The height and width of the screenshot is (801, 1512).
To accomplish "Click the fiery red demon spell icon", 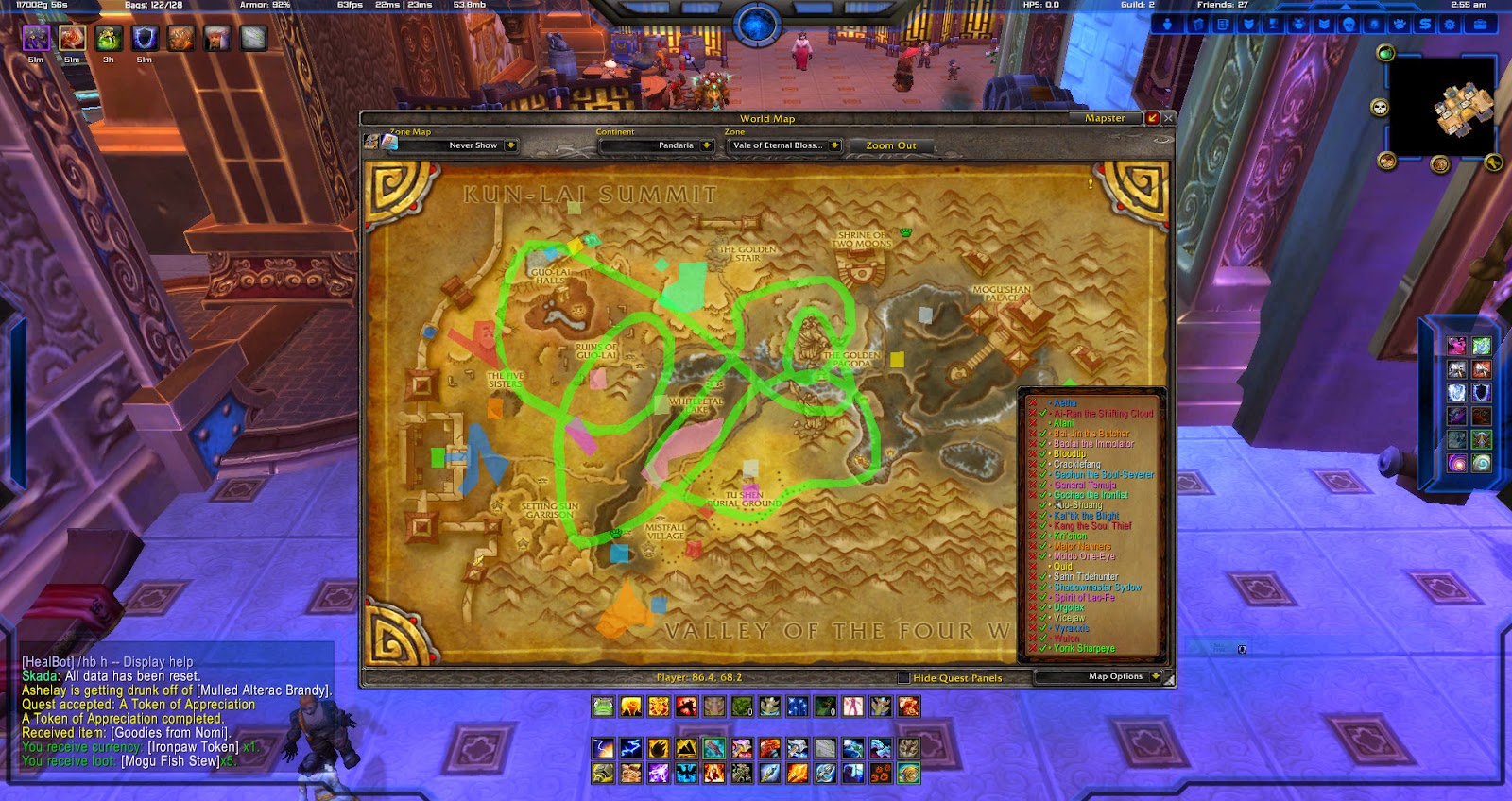I will coord(686,707).
